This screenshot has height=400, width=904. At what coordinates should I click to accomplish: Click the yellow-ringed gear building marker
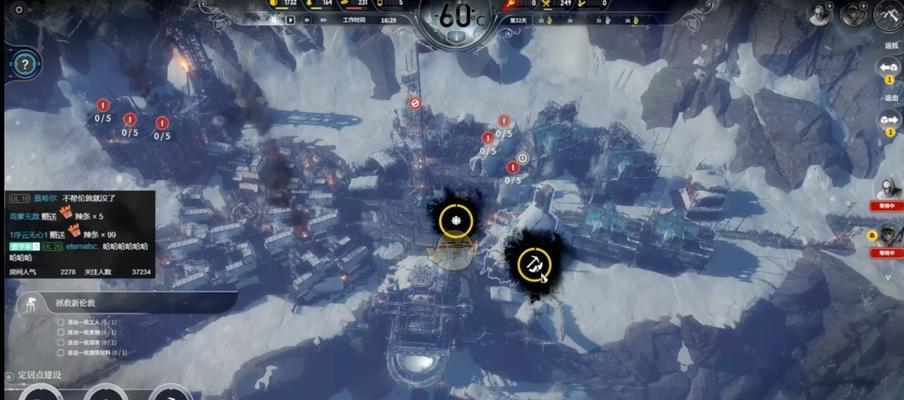click(x=455, y=220)
